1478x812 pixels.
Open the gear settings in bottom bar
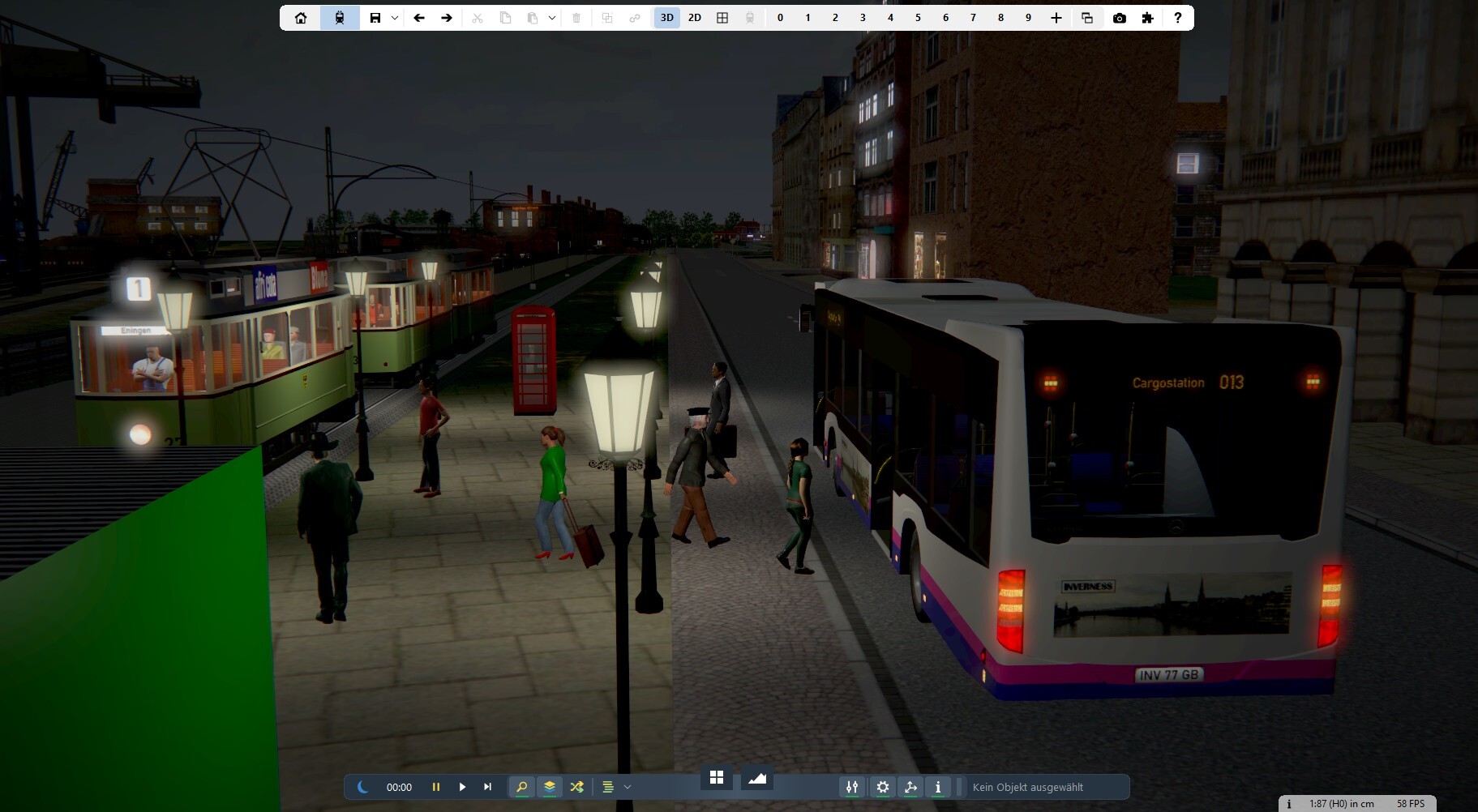pos(883,787)
